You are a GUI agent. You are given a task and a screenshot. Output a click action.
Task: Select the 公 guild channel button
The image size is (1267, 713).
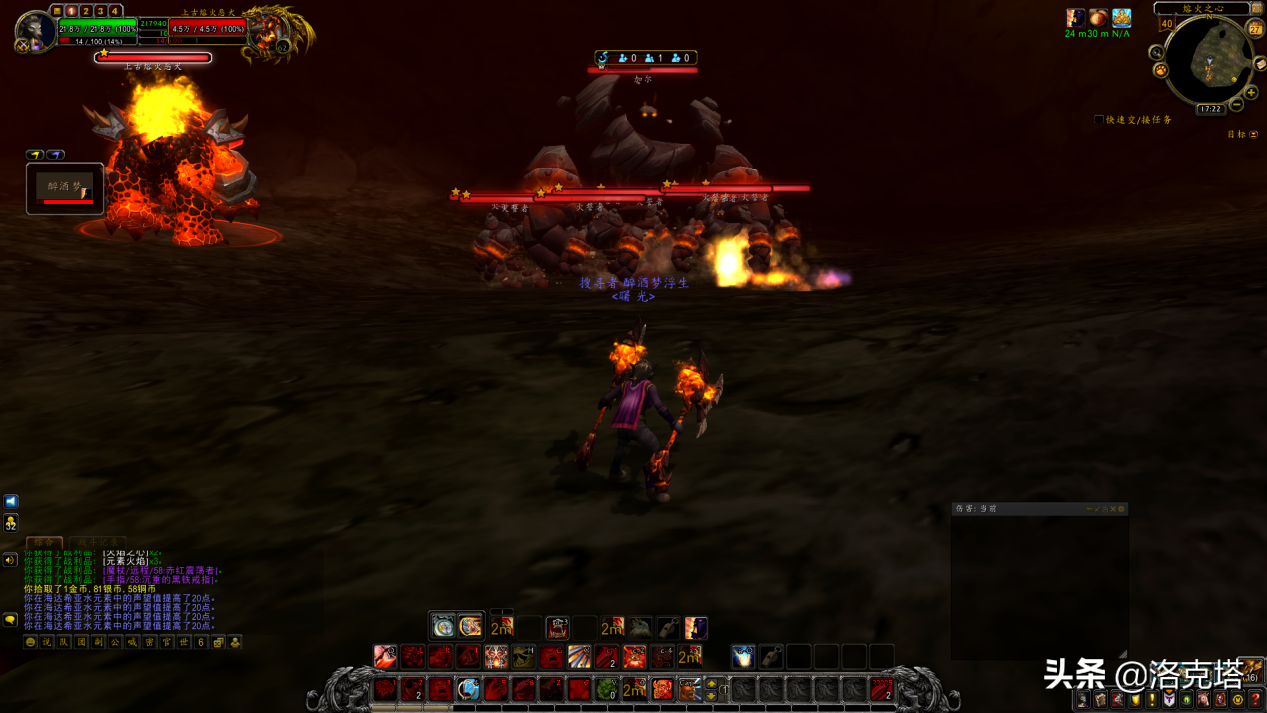click(x=115, y=642)
